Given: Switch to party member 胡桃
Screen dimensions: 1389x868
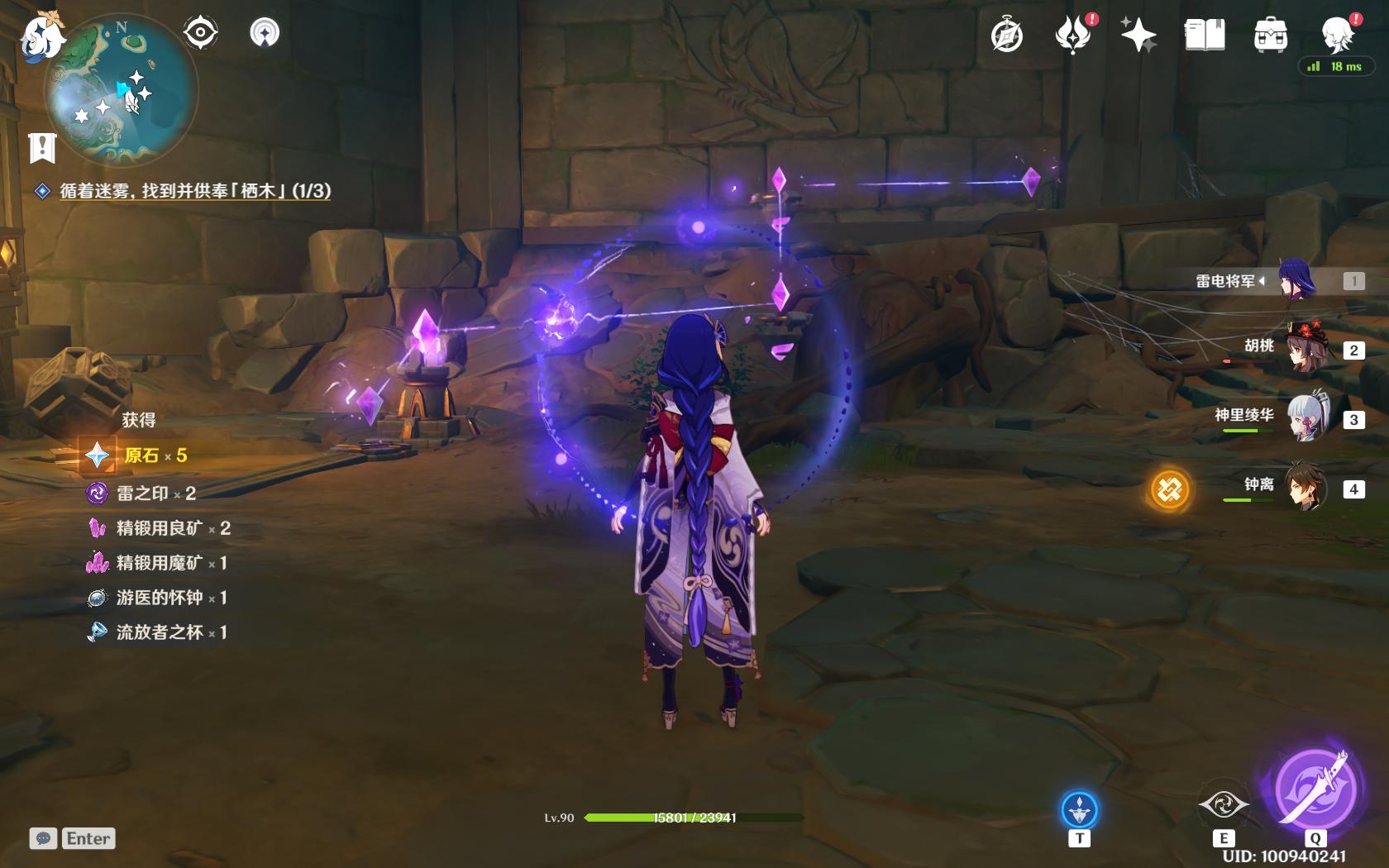Looking at the screenshot, I should [1306, 349].
